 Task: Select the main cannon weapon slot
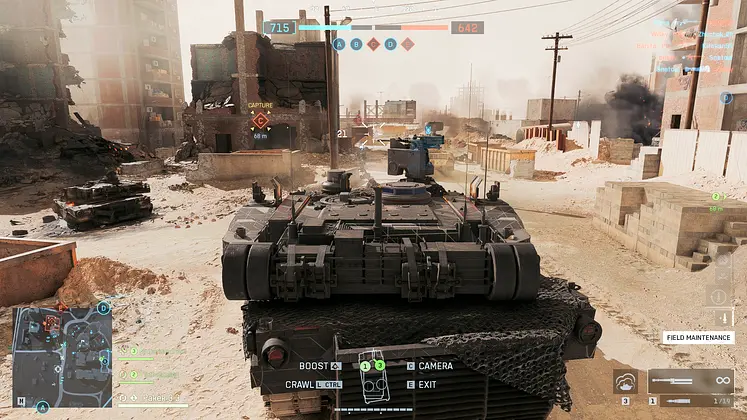691,381
